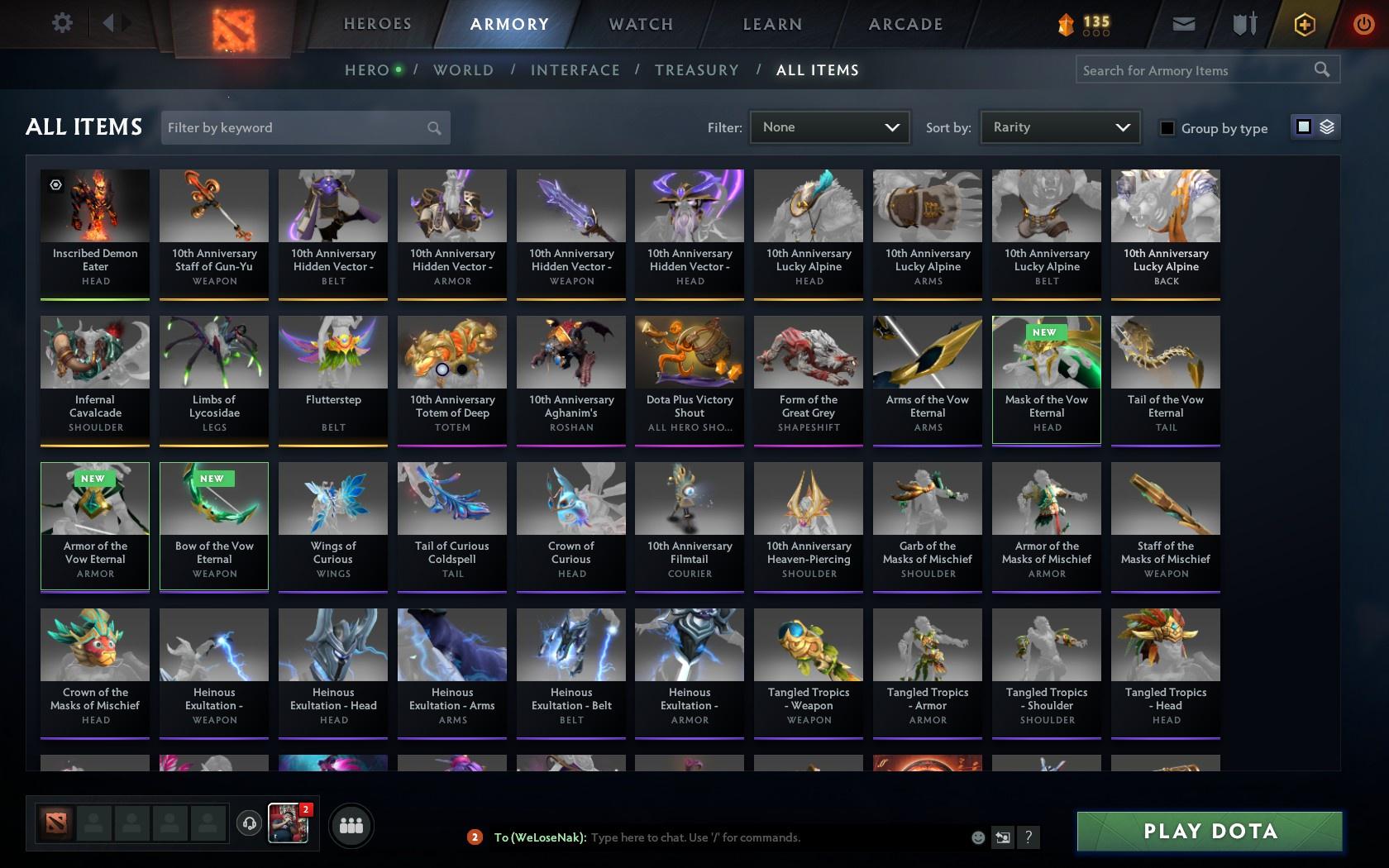Open the Sort by Rarity dropdown
This screenshot has height=868, width=1389.
pyautogui.click(x=1059, y=127)
